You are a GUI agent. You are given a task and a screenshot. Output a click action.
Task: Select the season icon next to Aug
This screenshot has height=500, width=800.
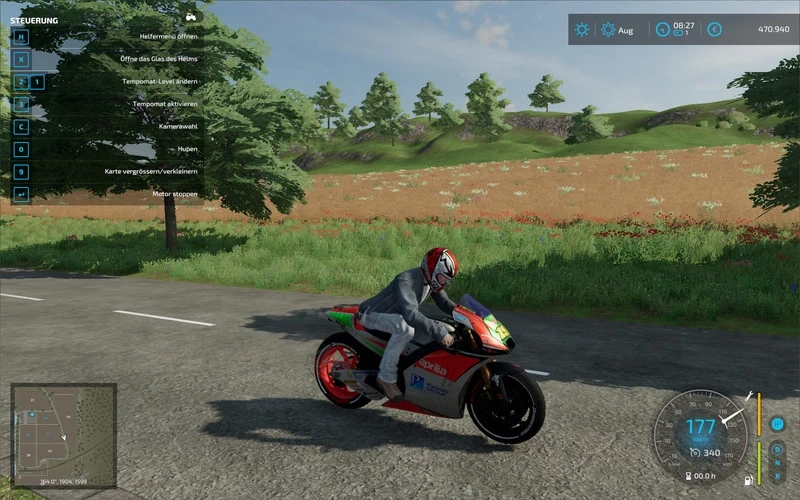pyautogui.click(x=607, y=30)
